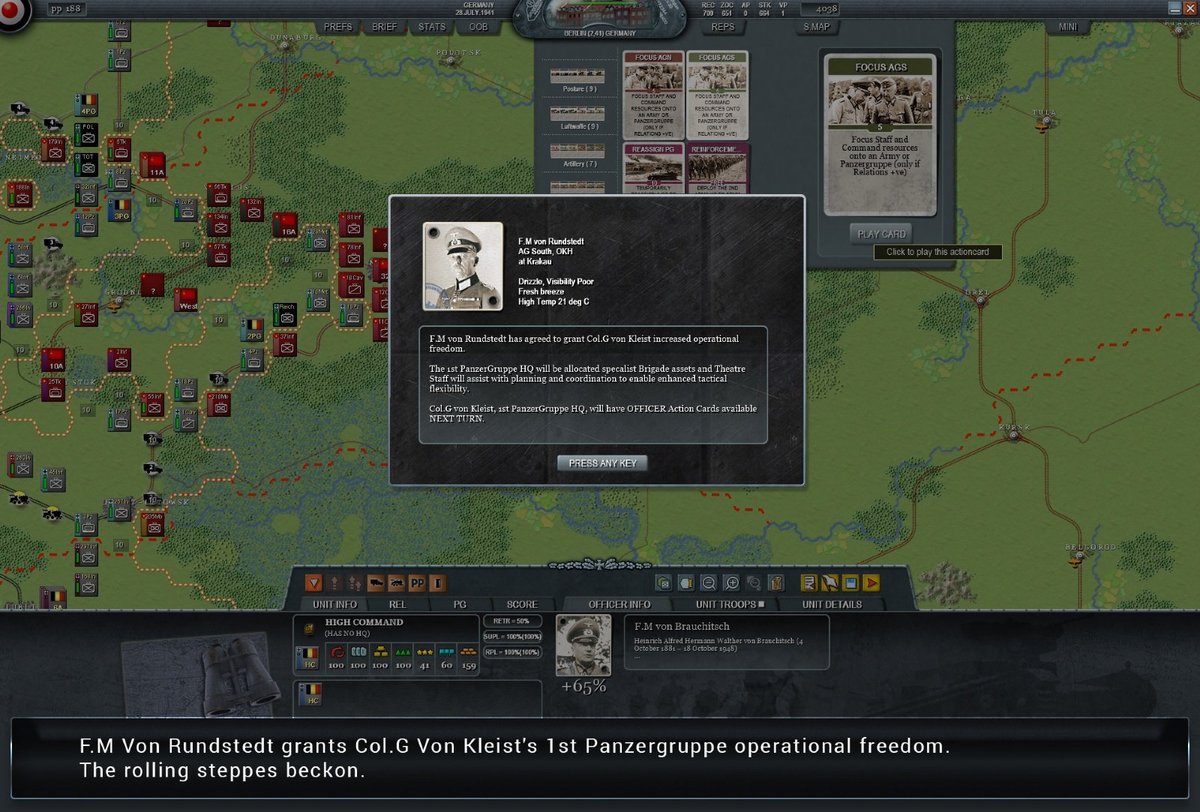Open the PREFS menu

tap(338, 27)
